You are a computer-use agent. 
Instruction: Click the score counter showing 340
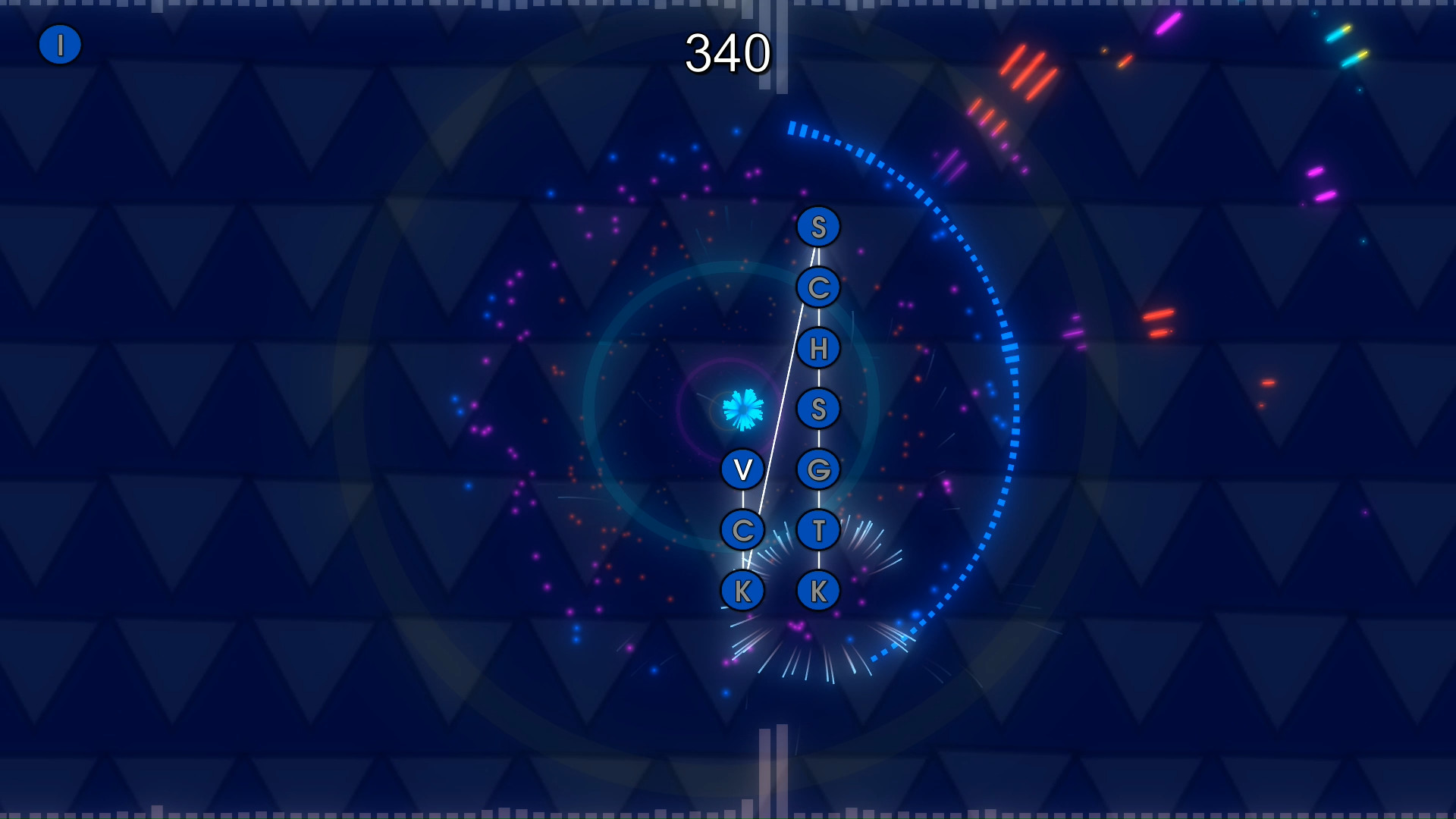[x=728, y=53]
